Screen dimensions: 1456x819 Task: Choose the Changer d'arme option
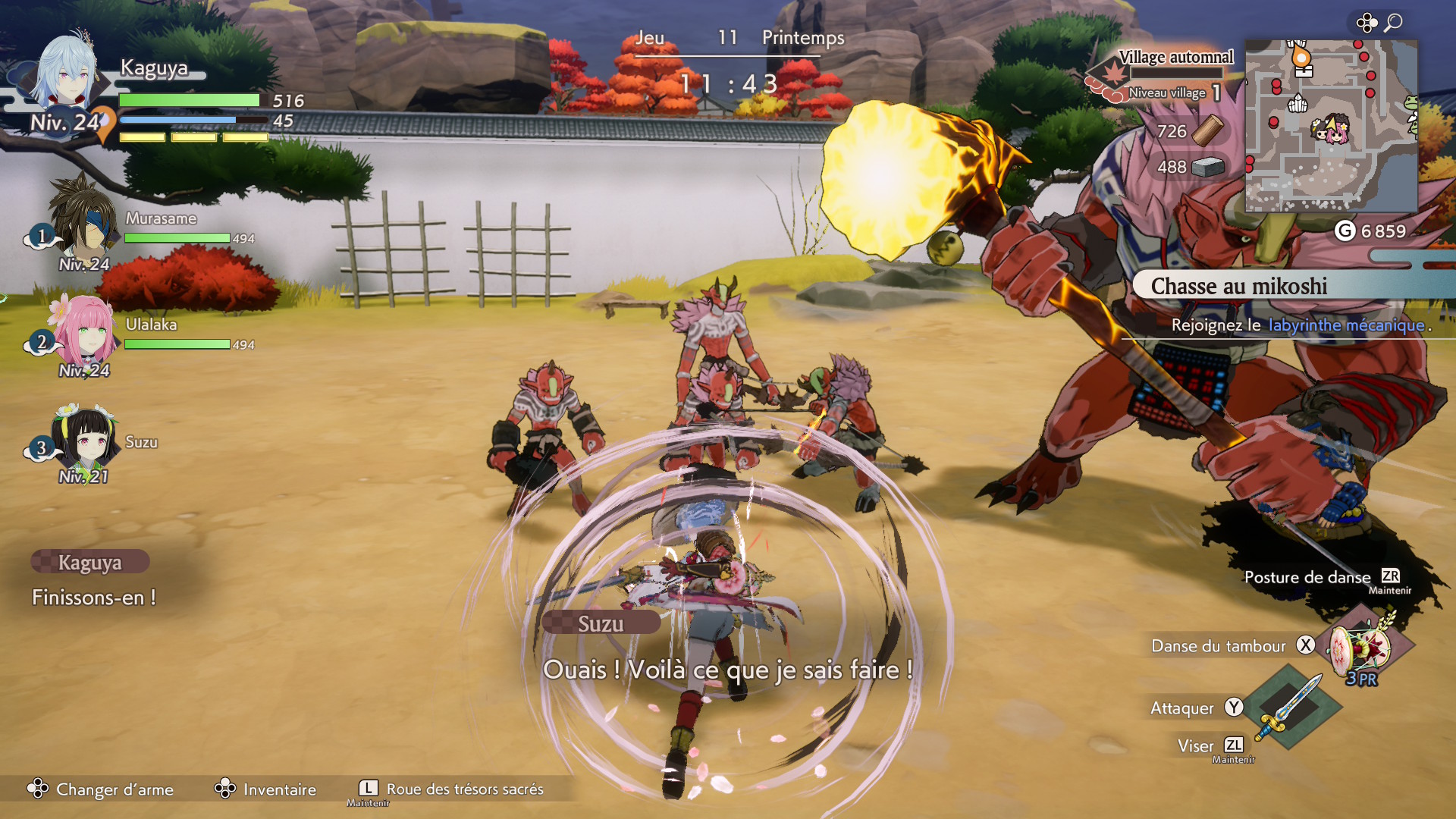tap(101, 789)
